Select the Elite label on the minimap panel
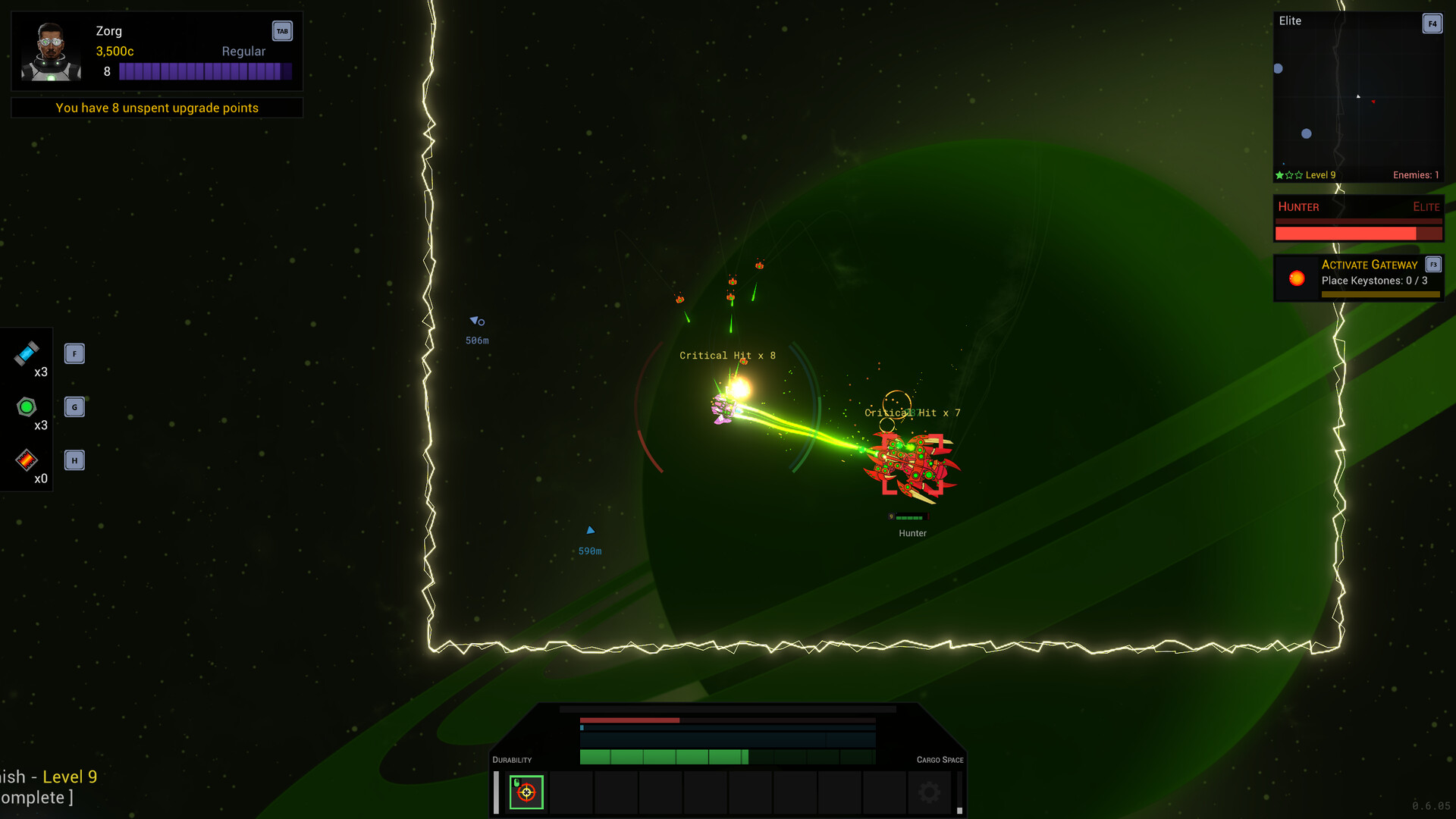 point(1289,21)
